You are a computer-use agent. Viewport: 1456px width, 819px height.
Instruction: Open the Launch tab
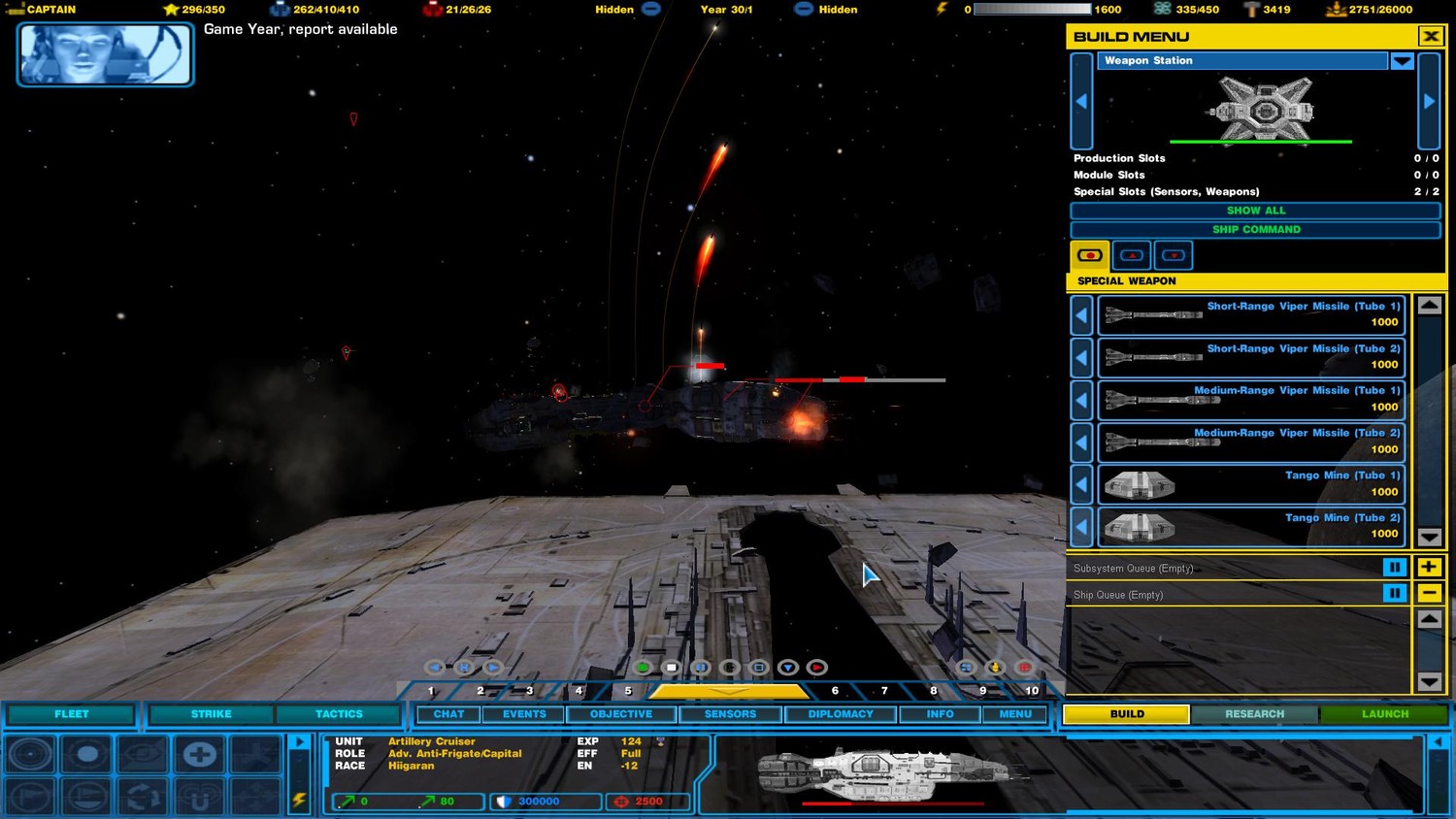click(1384, 714)
